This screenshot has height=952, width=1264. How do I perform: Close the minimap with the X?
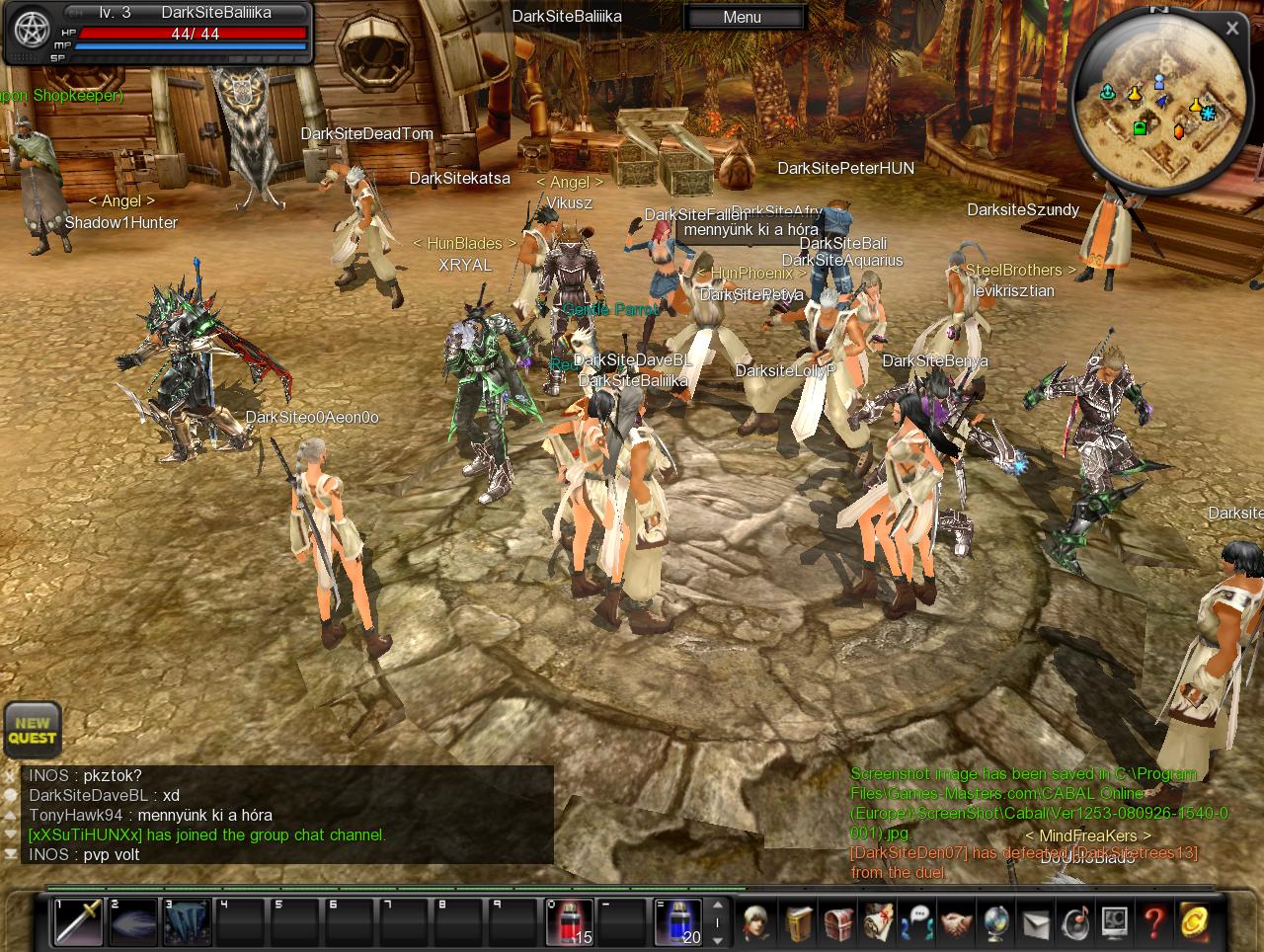(x=1231, y=29)
